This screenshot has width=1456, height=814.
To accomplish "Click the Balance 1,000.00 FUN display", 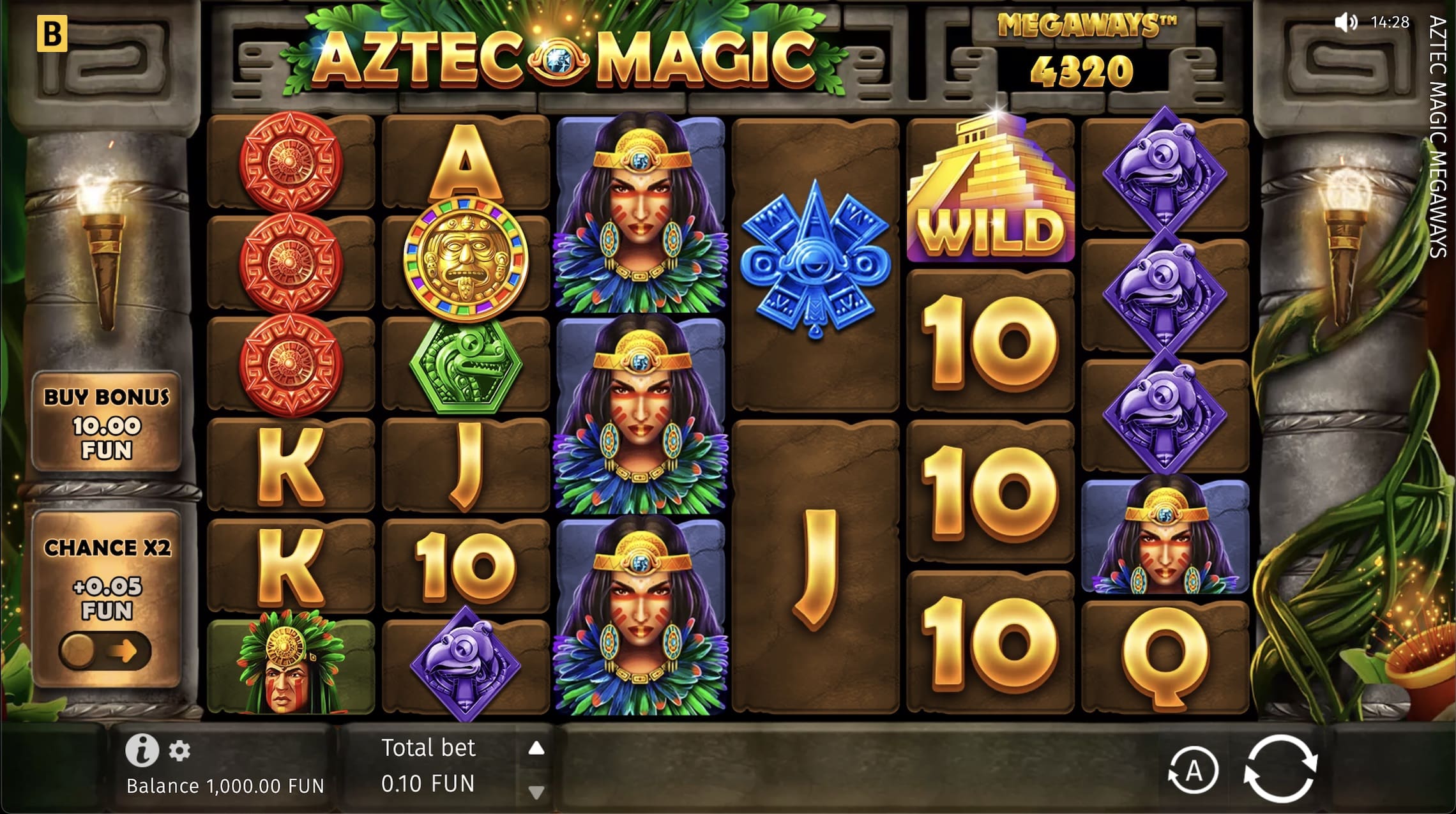I will [225, 786].
